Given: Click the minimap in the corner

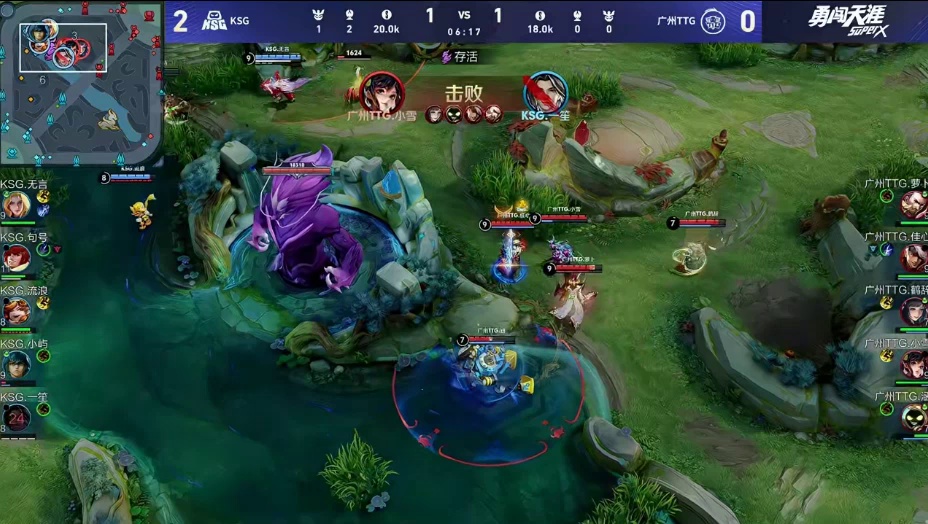Looking at the screenshot, I should click(x=82, y=83).
